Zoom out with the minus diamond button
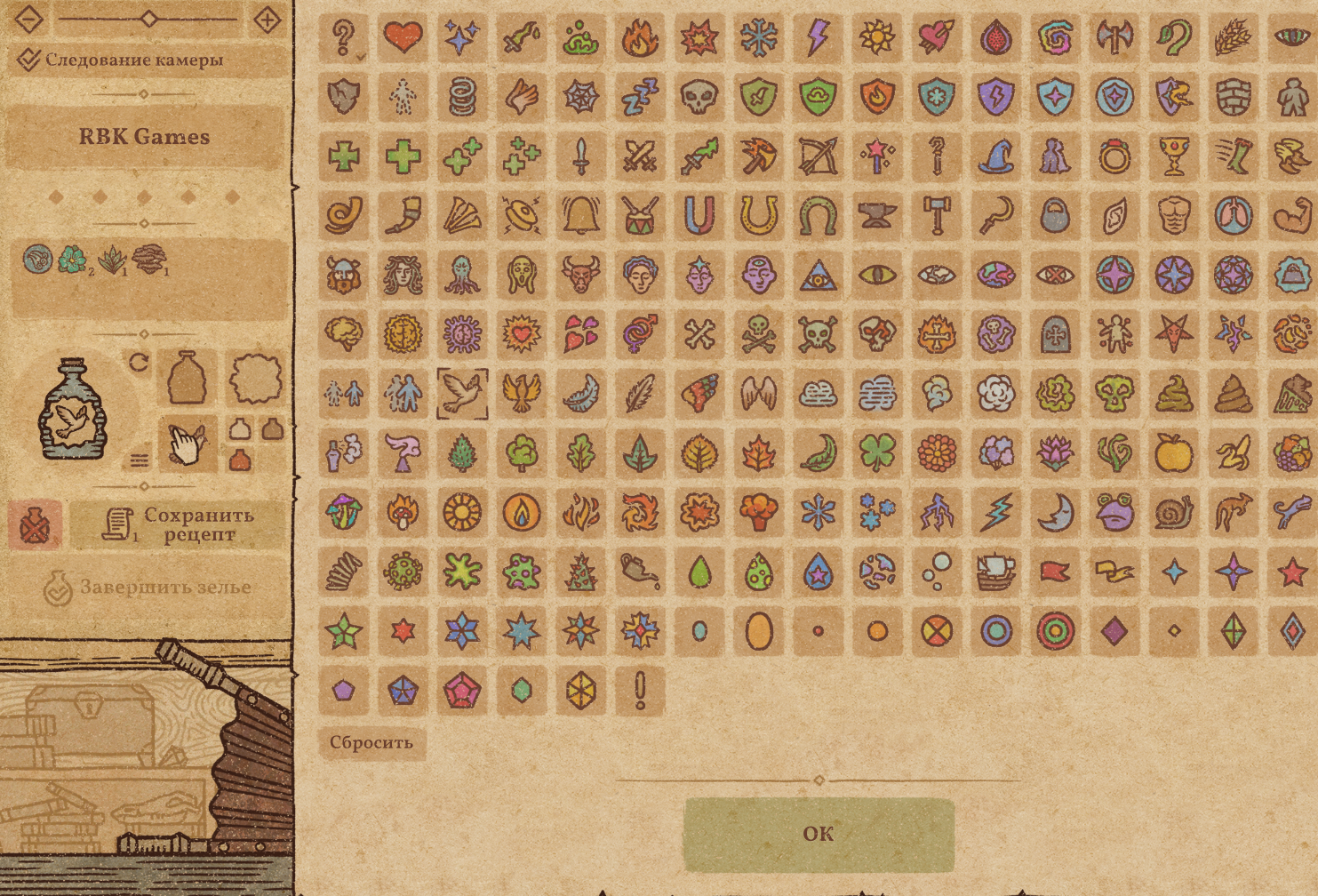Viewport: 1318px width, 896px height. point(29,18)
